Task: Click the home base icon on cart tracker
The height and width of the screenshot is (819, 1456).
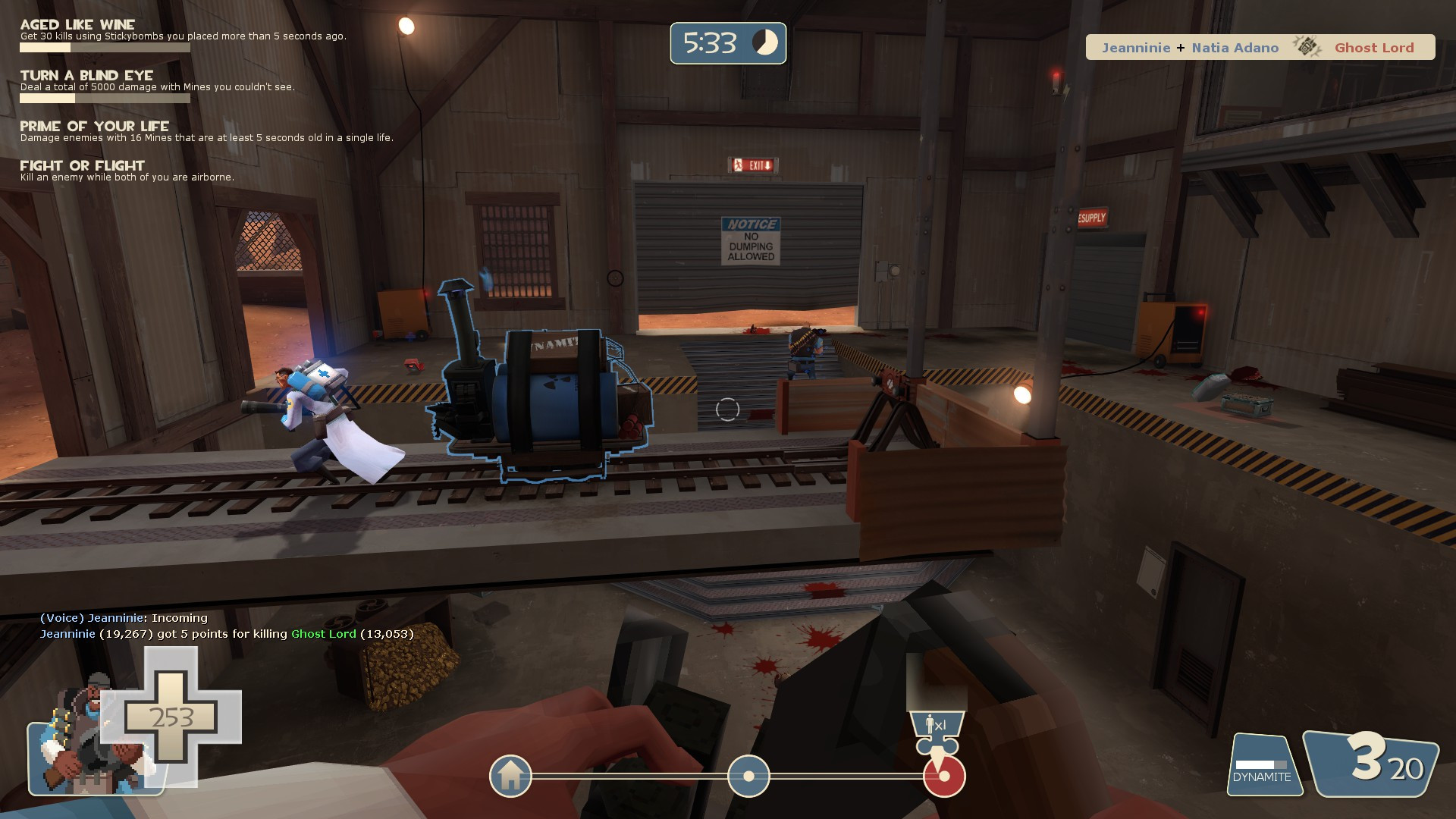Action: (x=511, y=777)
